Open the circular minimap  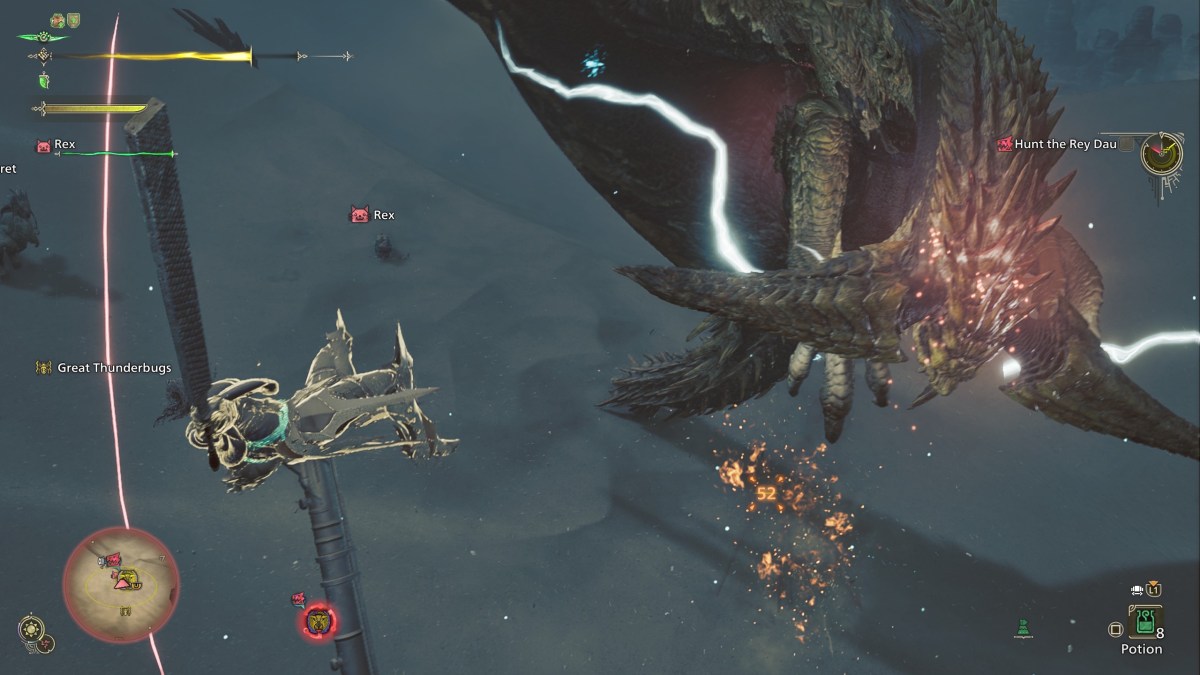click(x=121, y=584)
